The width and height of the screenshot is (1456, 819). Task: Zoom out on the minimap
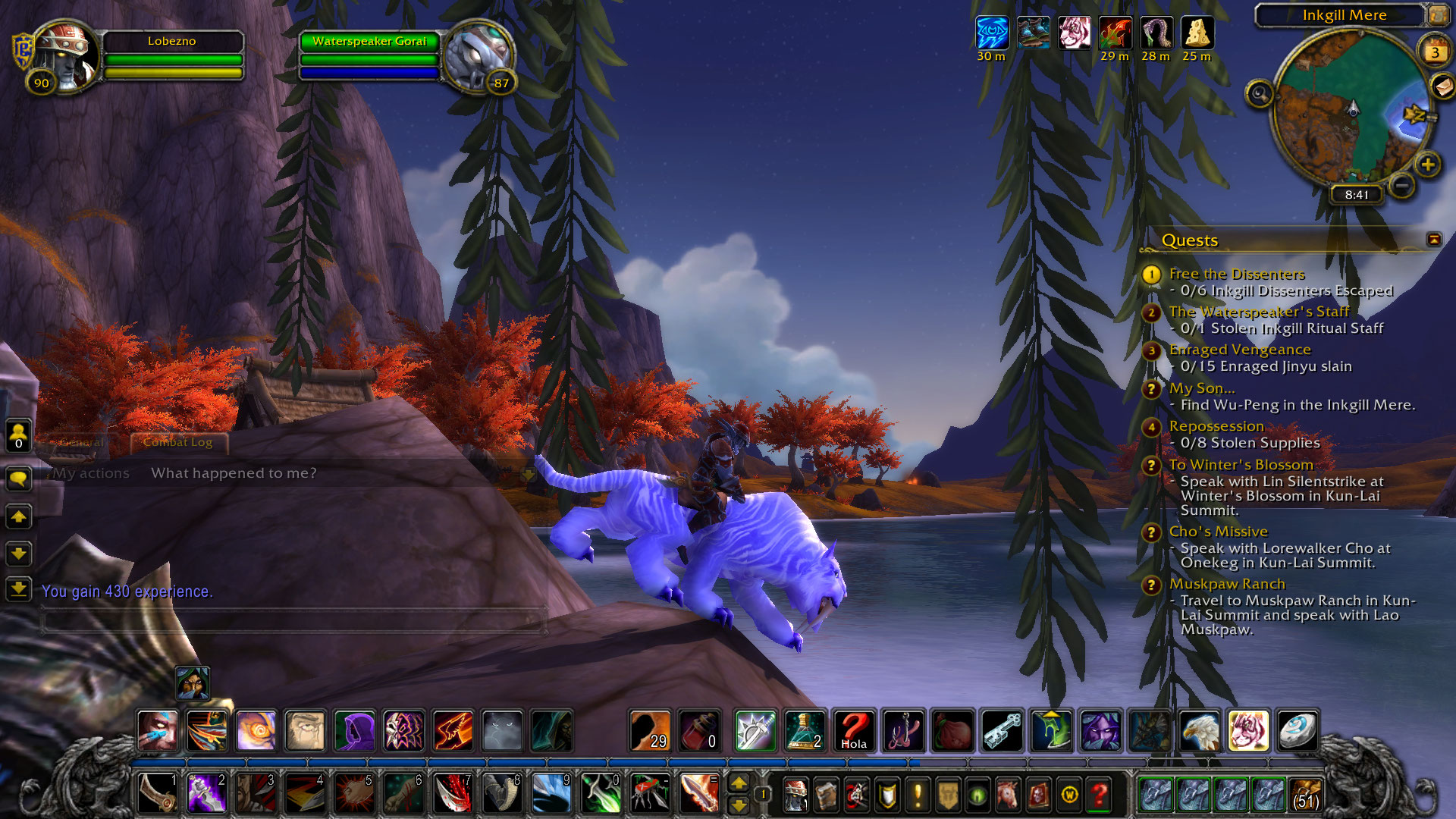coord(1402,185)
